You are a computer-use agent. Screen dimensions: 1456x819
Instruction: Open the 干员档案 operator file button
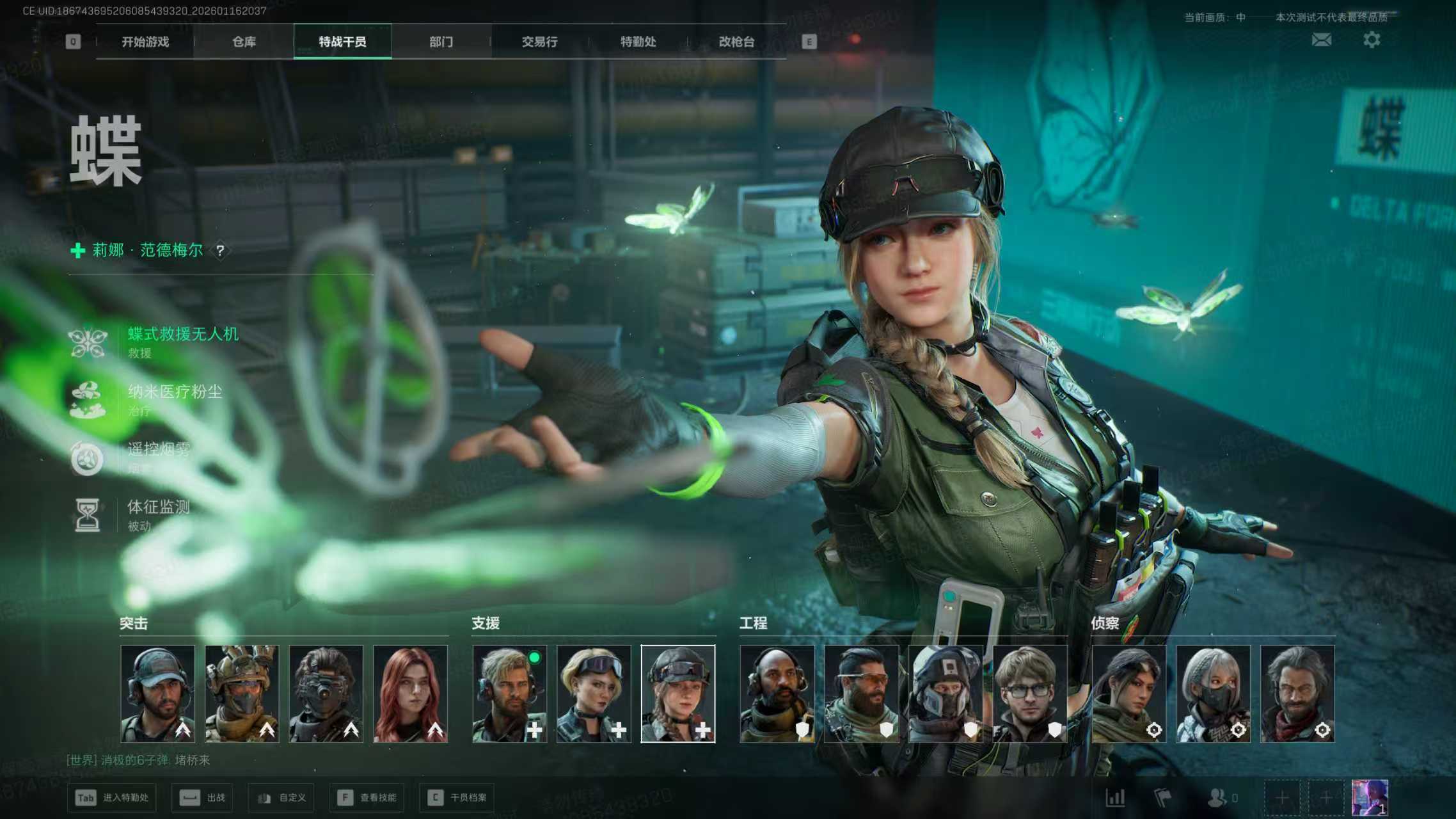[458, 798]
